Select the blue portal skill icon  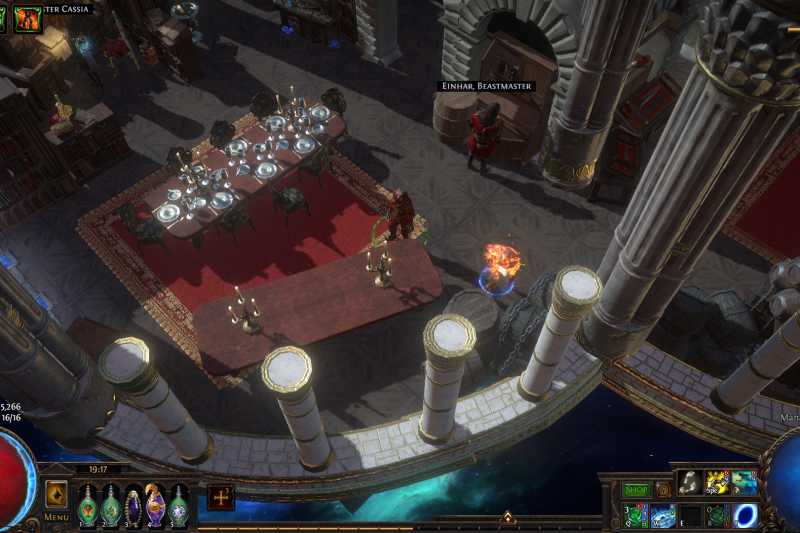click(x=745, y=516)
